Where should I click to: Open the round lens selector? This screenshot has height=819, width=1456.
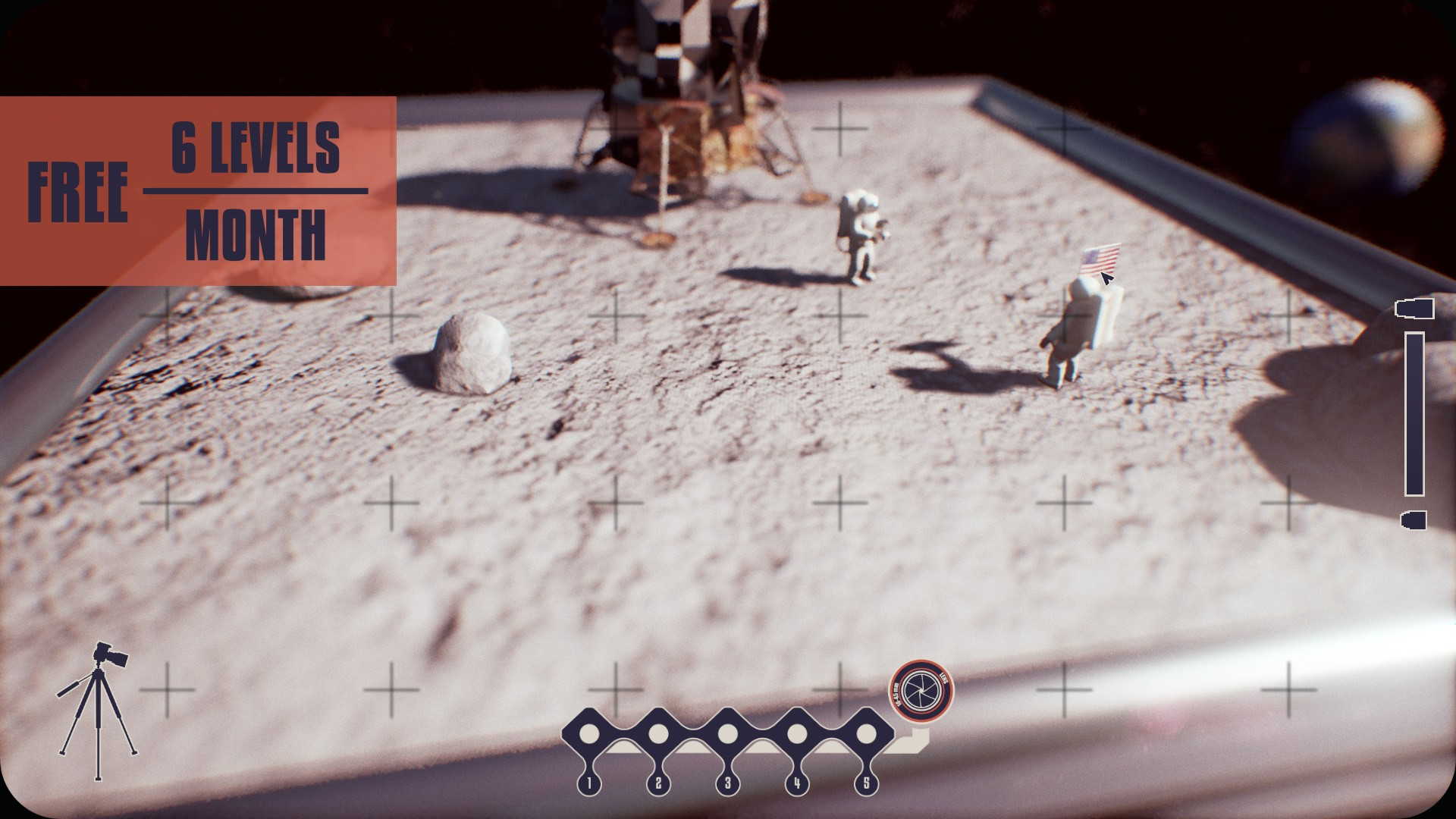click(x=921, y=690)
